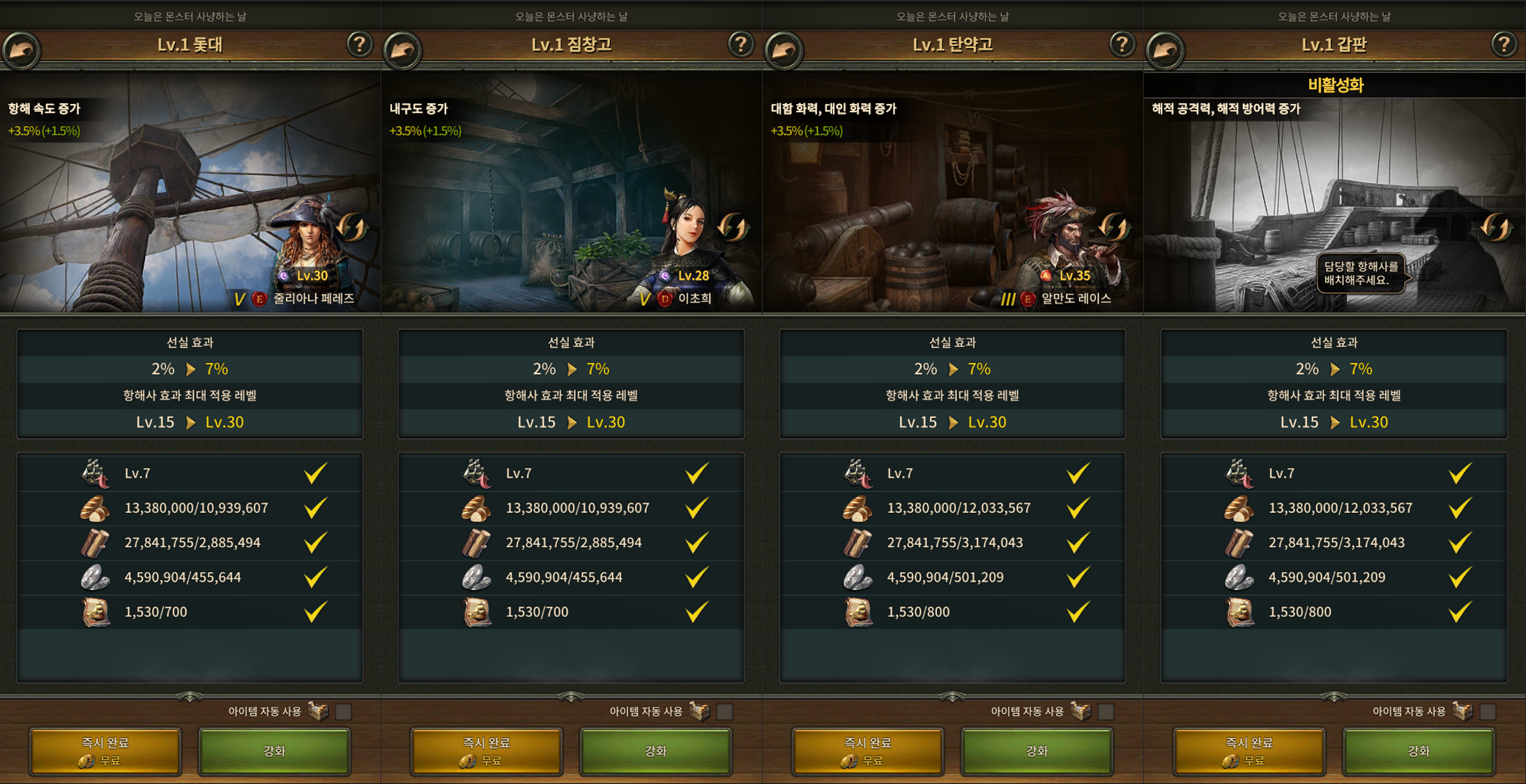The width and height of the screenshot is (1526, 784).
Task: Upgrade 짐창고 with the 강화 button
Action: (x=655, y=751)
